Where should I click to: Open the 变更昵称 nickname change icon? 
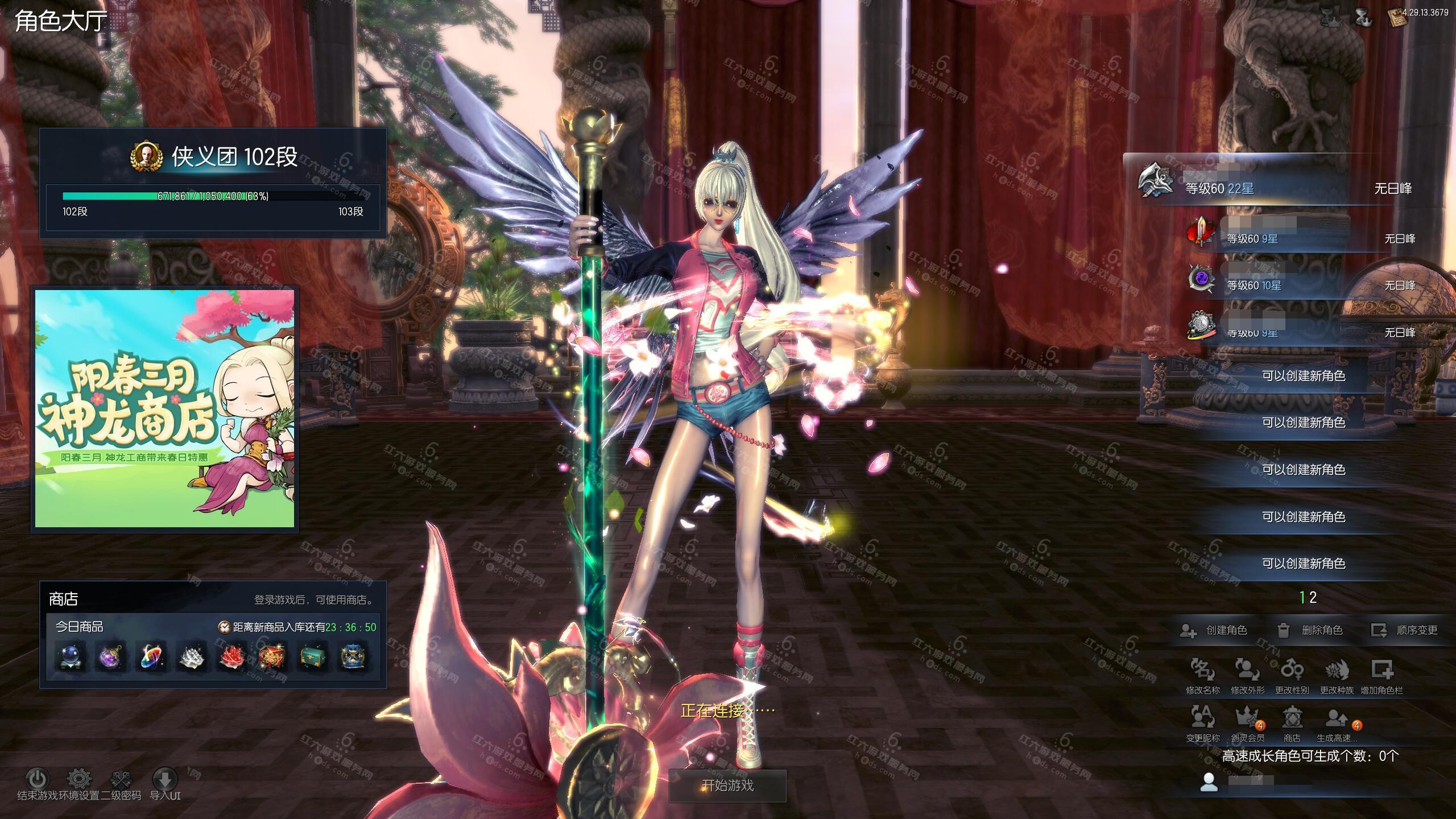[1202, 719]
